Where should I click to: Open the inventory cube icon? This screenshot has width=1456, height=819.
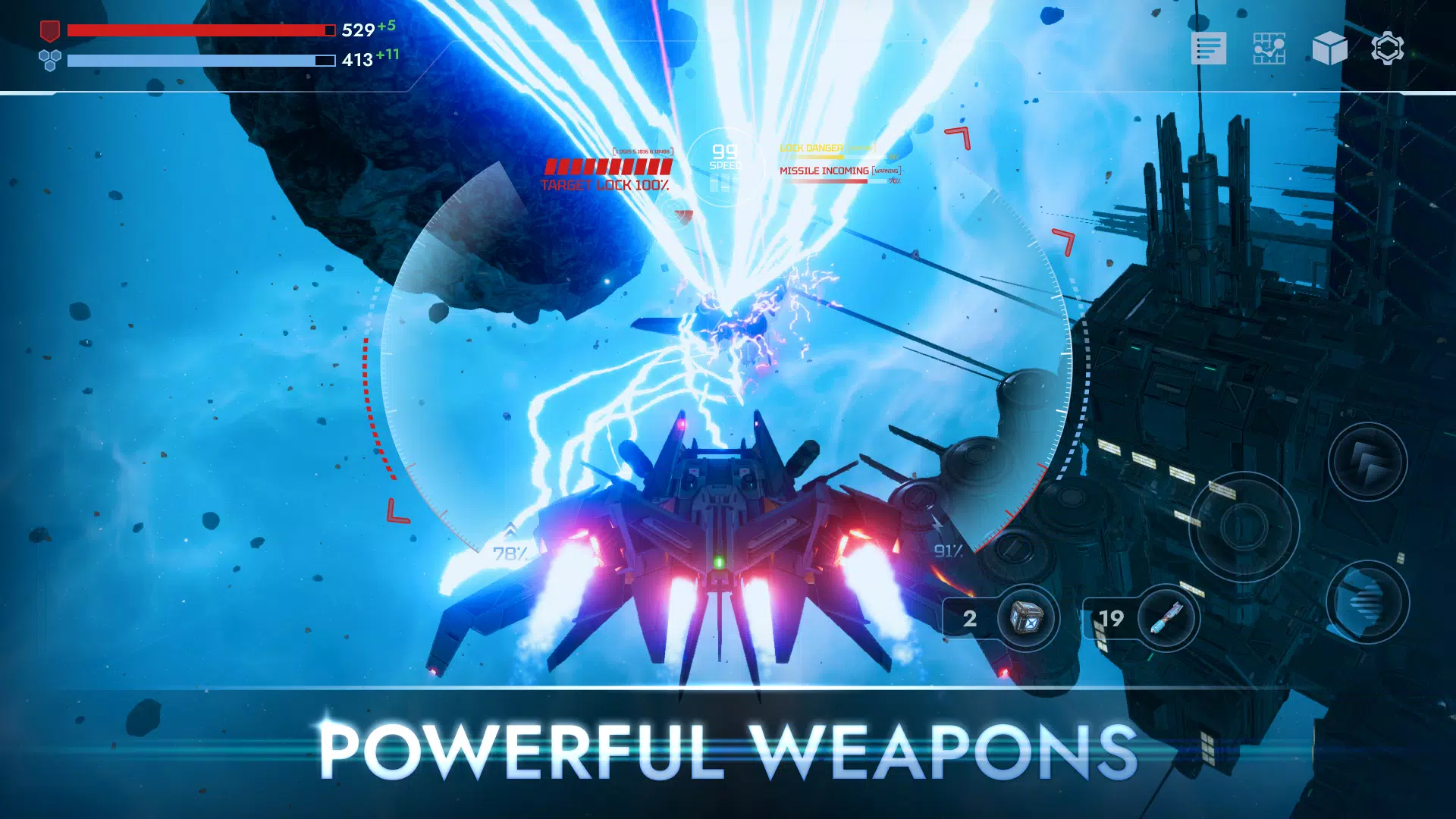tap(1332, 48)
